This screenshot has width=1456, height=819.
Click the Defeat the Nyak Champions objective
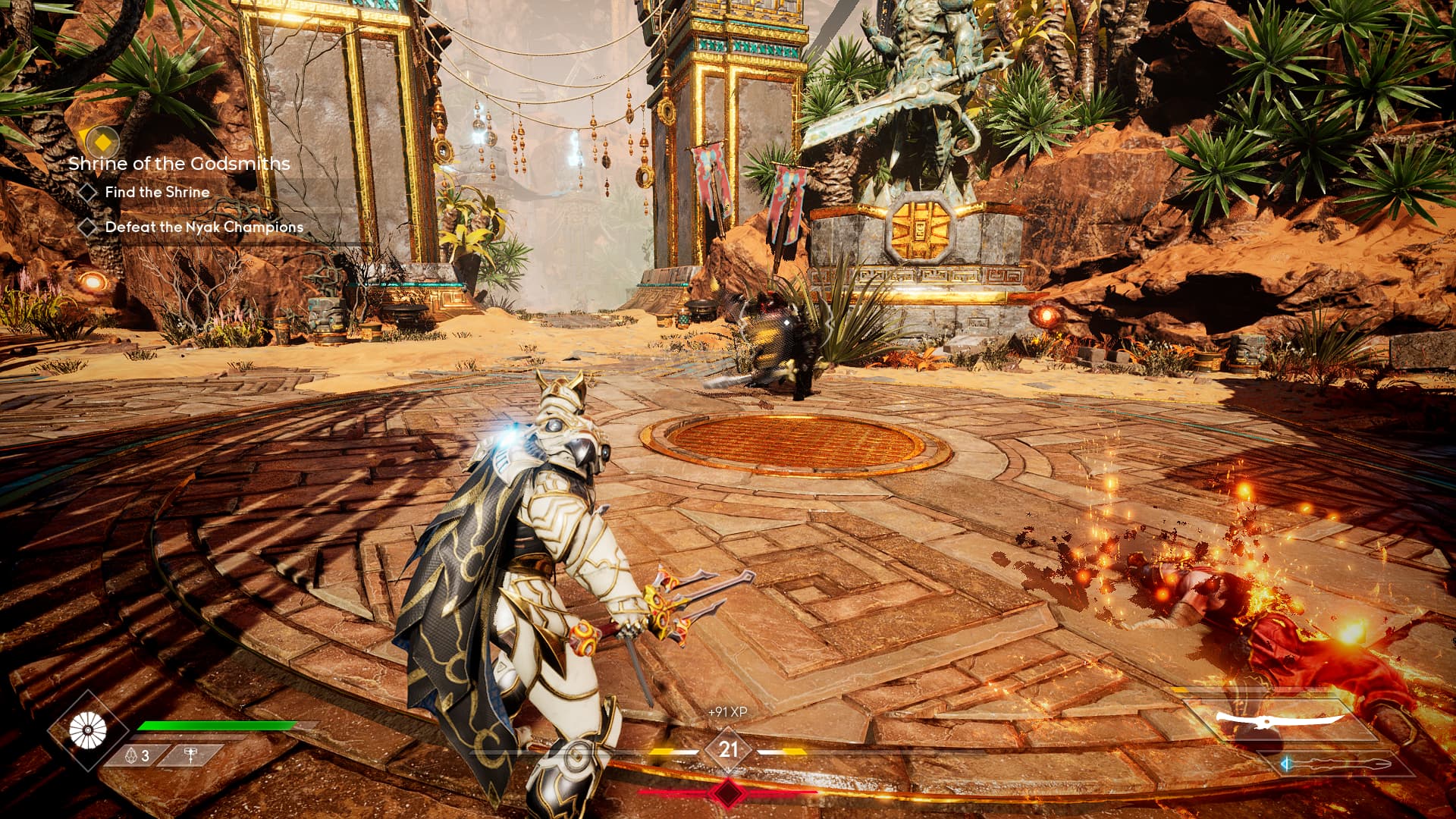204,227
